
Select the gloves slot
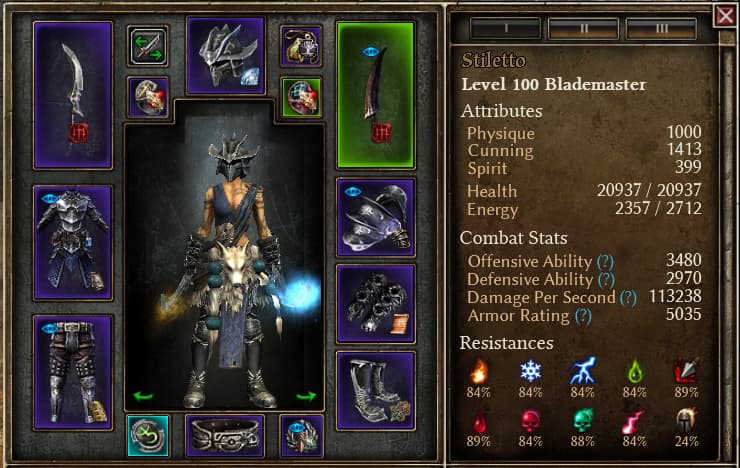click(x=375, y=304)
